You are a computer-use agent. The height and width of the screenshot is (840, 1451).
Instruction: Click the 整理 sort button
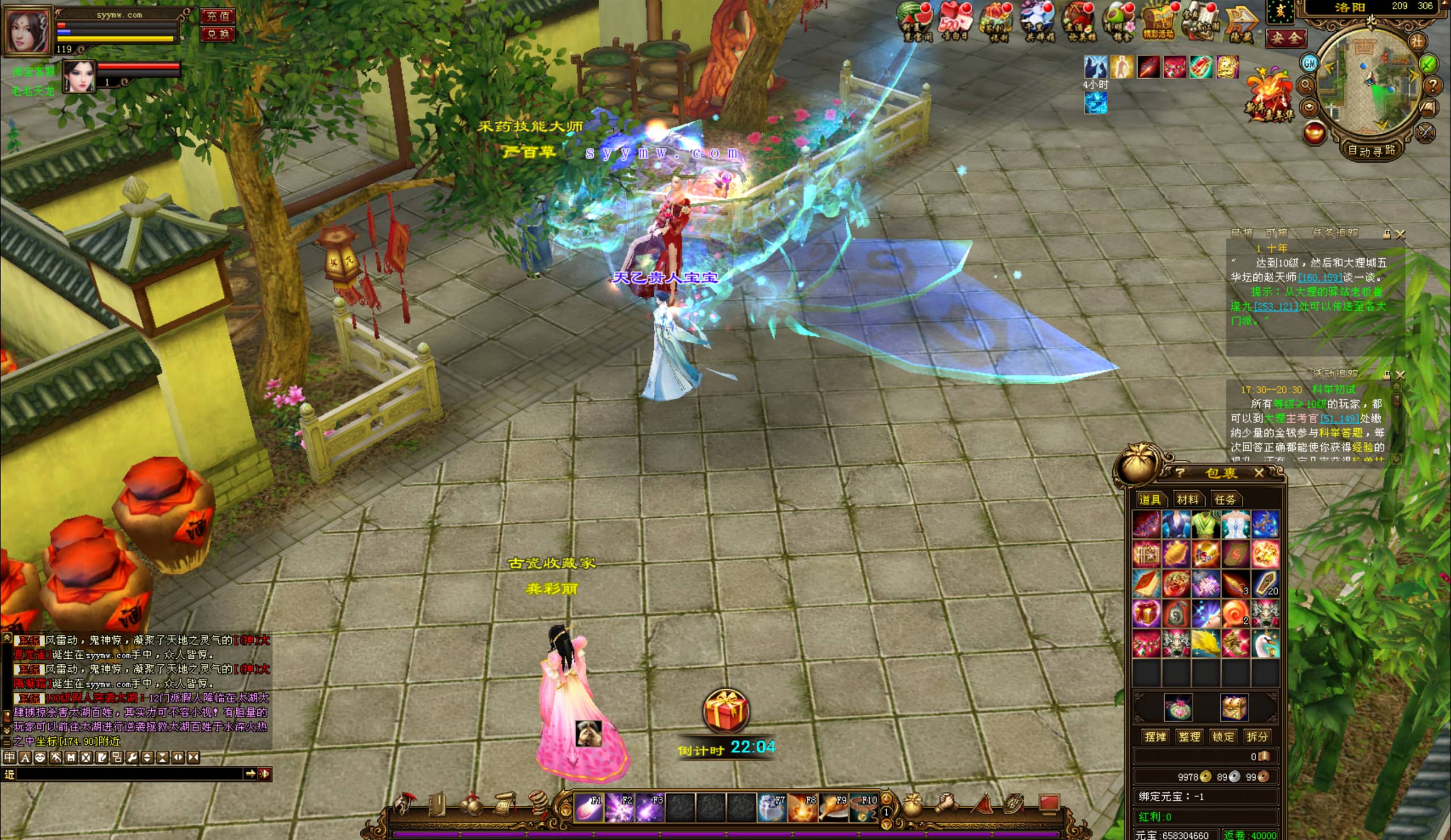tap(1189, 736)
